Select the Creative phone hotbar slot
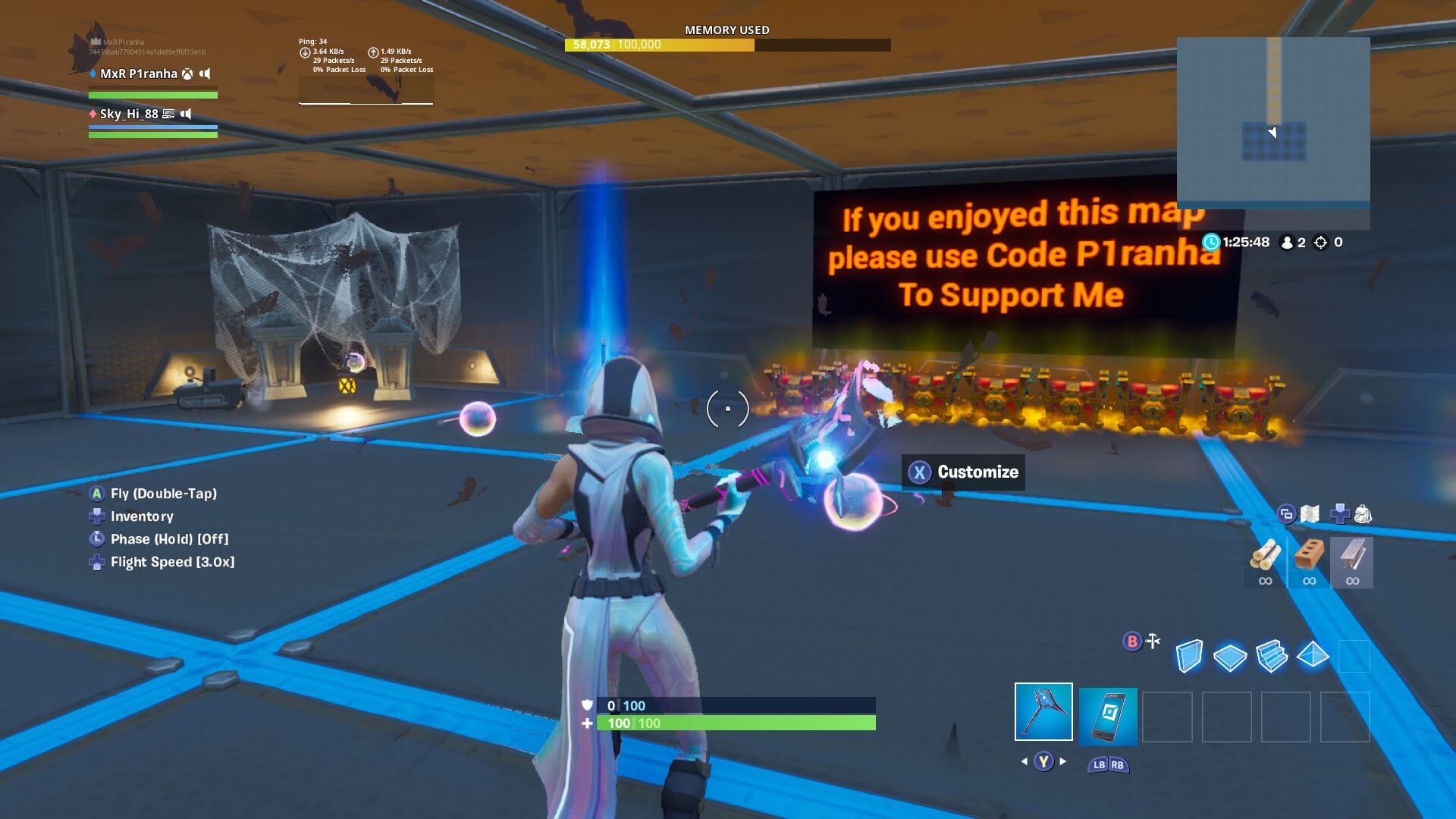This screenshot has width=1456, height=819. [x=1107, y=717]
